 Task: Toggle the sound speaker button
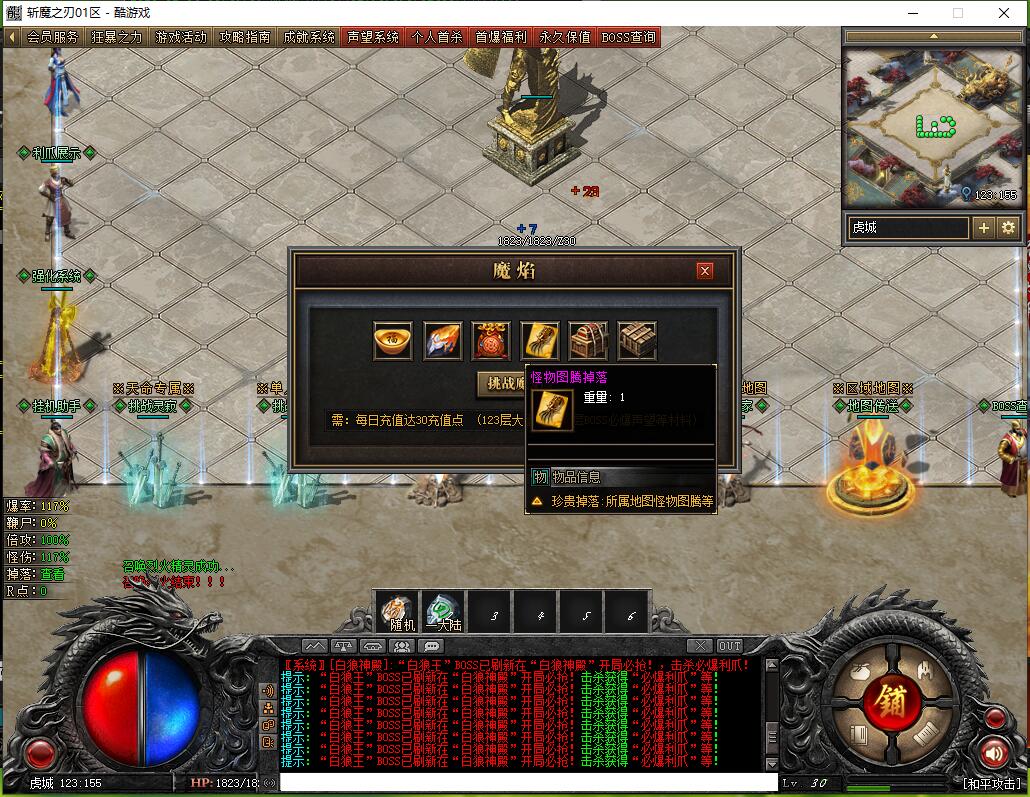click(x=993, y=752)
